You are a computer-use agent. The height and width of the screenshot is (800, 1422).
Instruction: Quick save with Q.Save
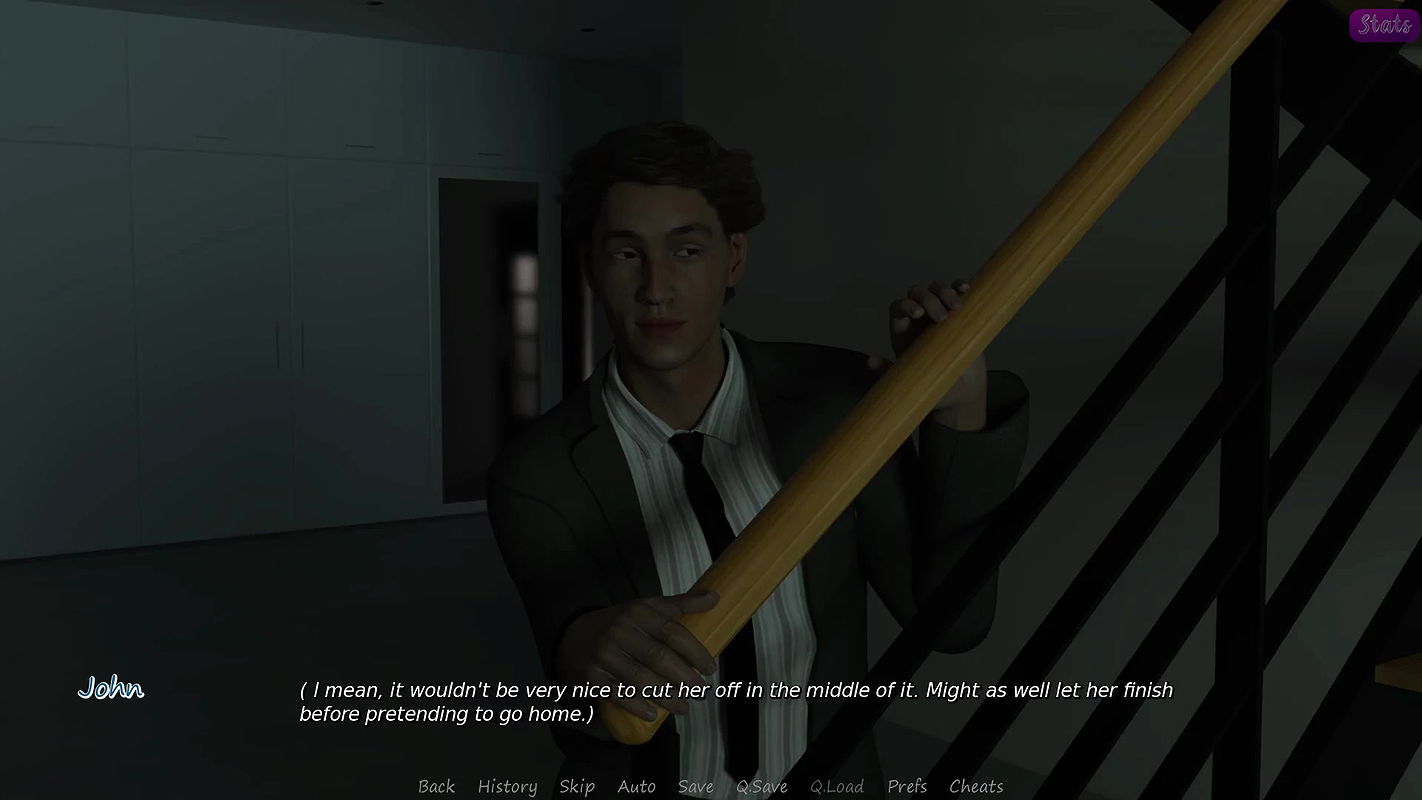pyautogui.click(x=762, y=787)
